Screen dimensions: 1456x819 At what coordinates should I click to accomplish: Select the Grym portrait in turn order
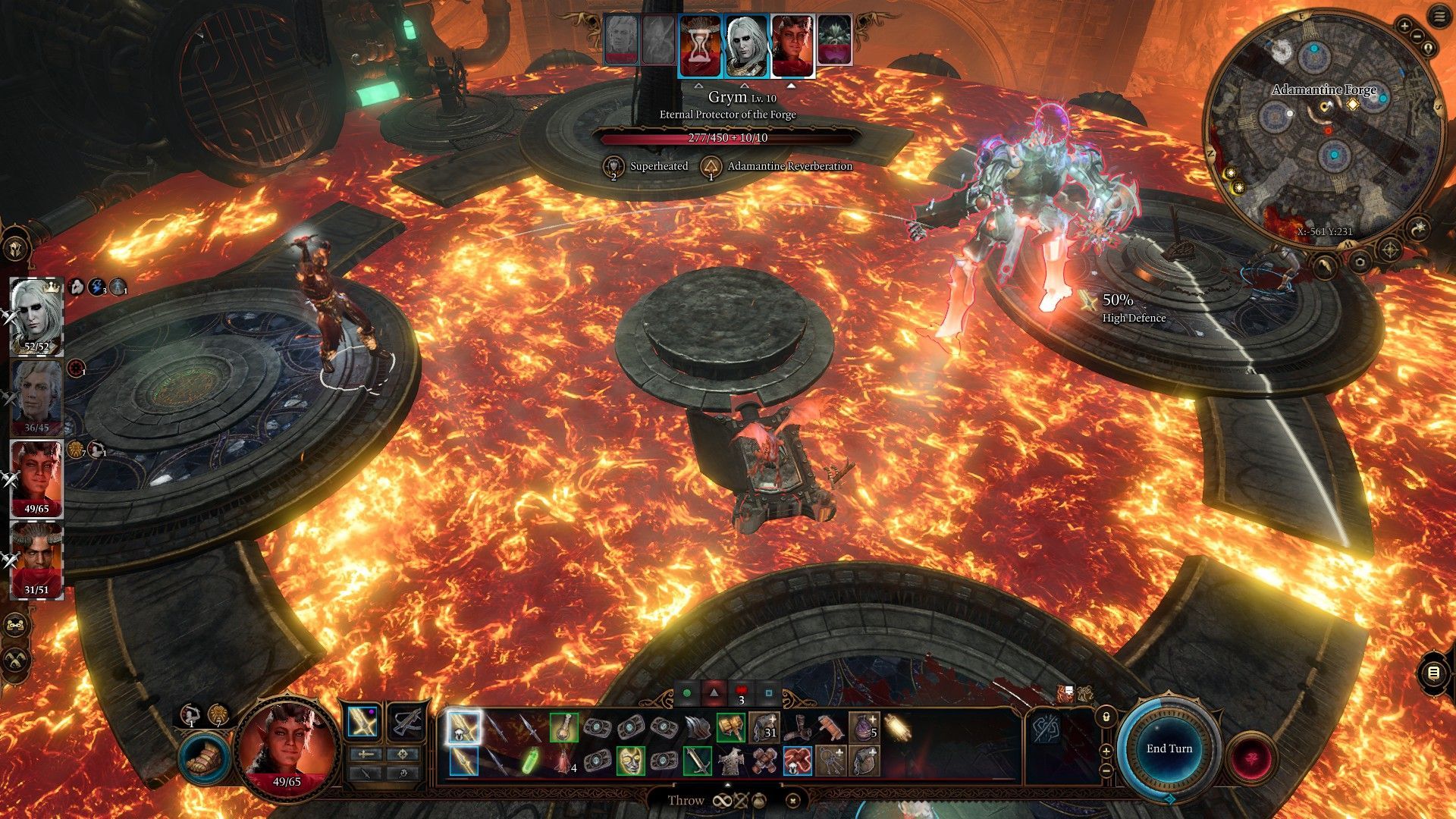coord(834,40)
